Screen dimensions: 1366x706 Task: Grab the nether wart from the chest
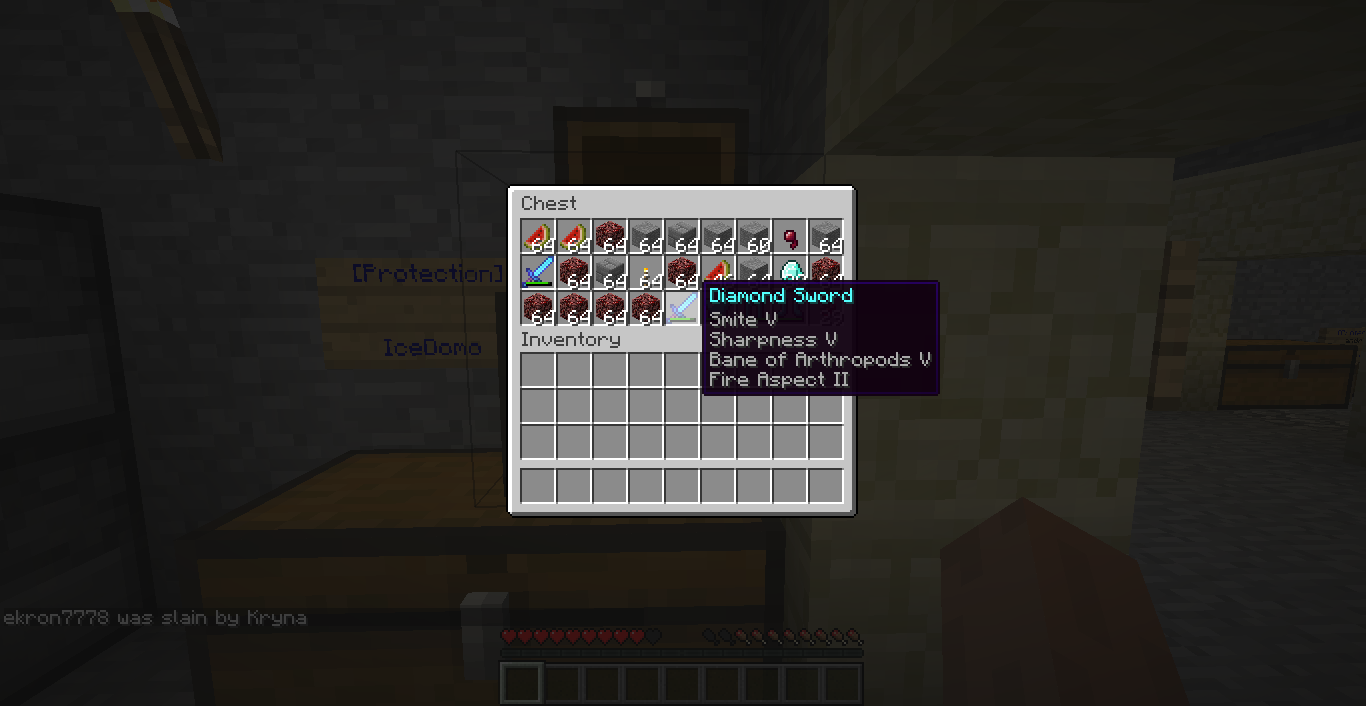(790, 237)
